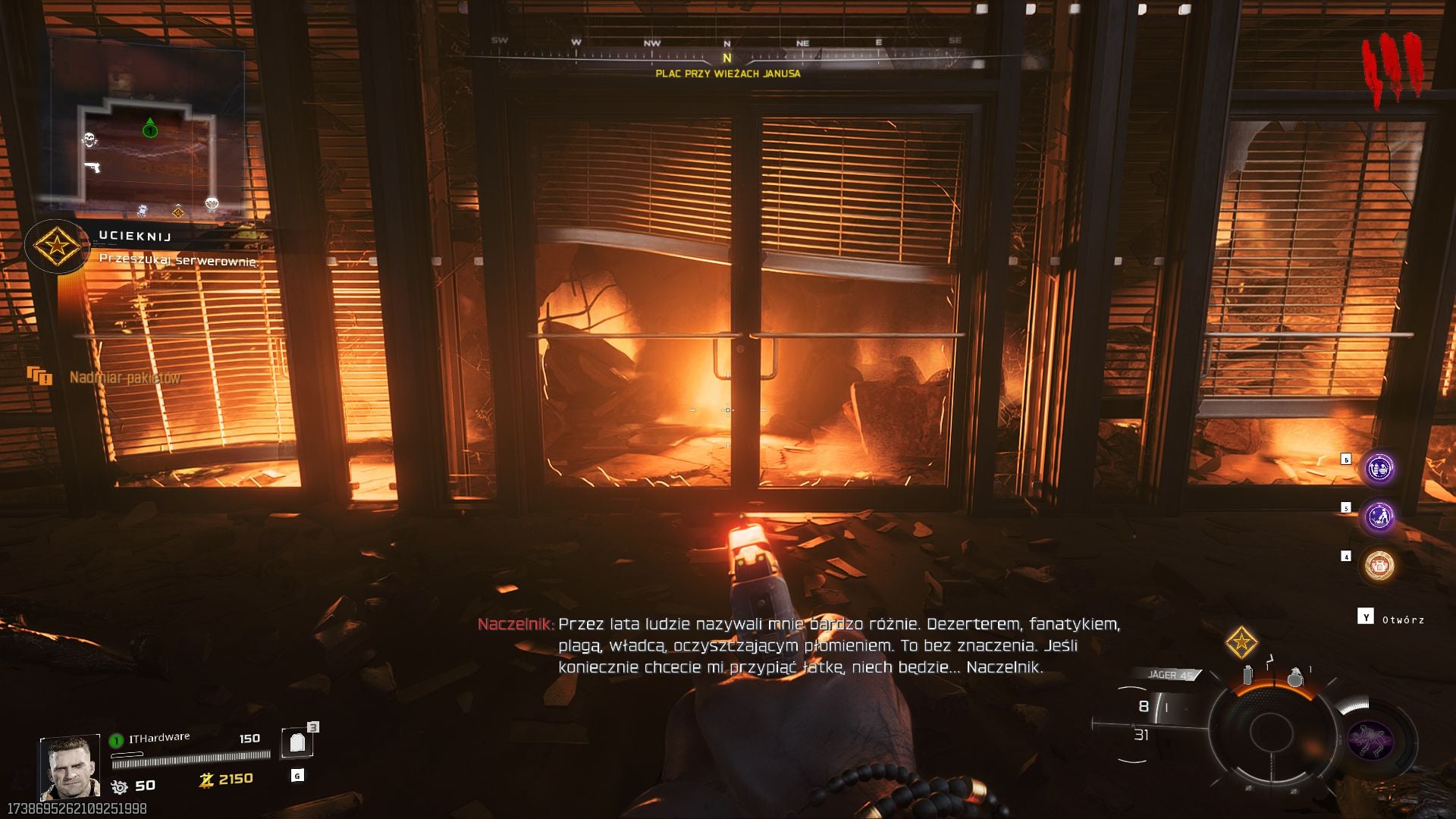Select the pistol marker on the minimap

tap(93, 166)
